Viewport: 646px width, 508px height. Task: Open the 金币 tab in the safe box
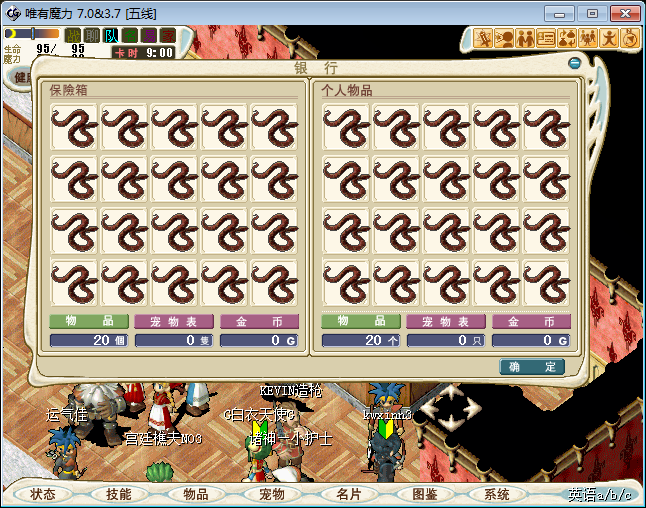pyautogui.click(x=259, y=322)
